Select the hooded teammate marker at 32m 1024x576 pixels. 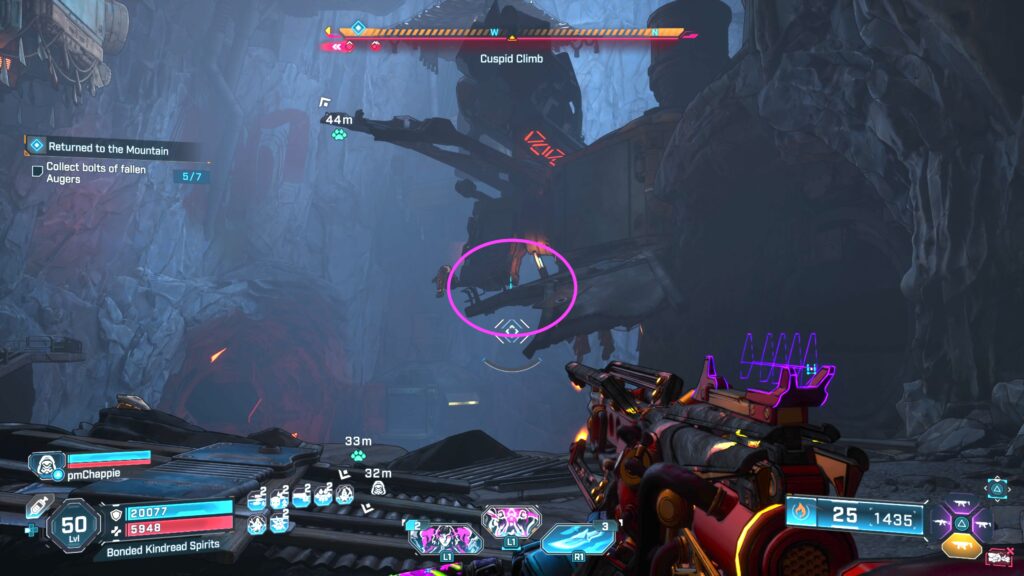(379, 487)
